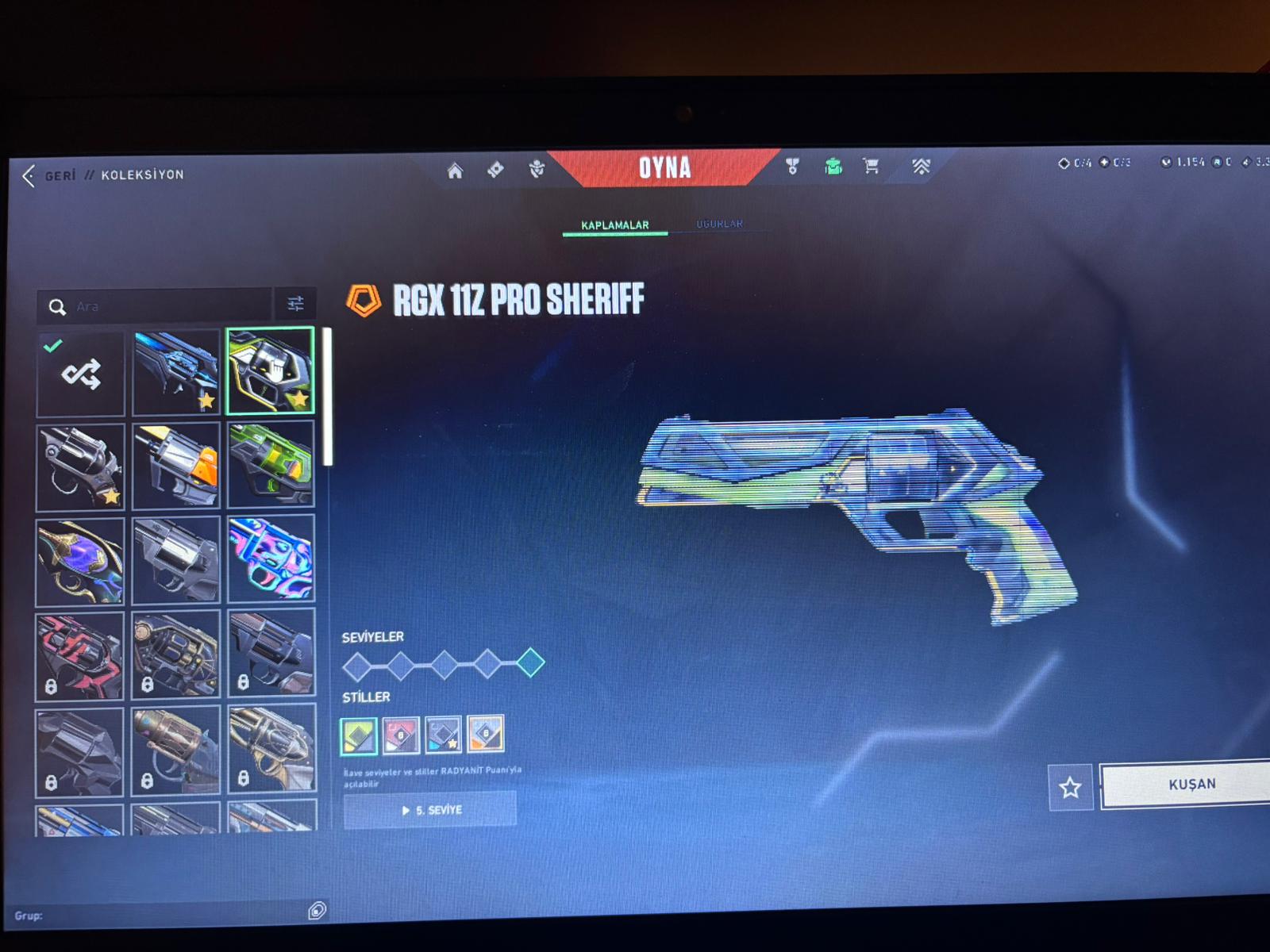1270x952 pixels.
Task: Select the fifth level diamond
Action: [530, 662]
